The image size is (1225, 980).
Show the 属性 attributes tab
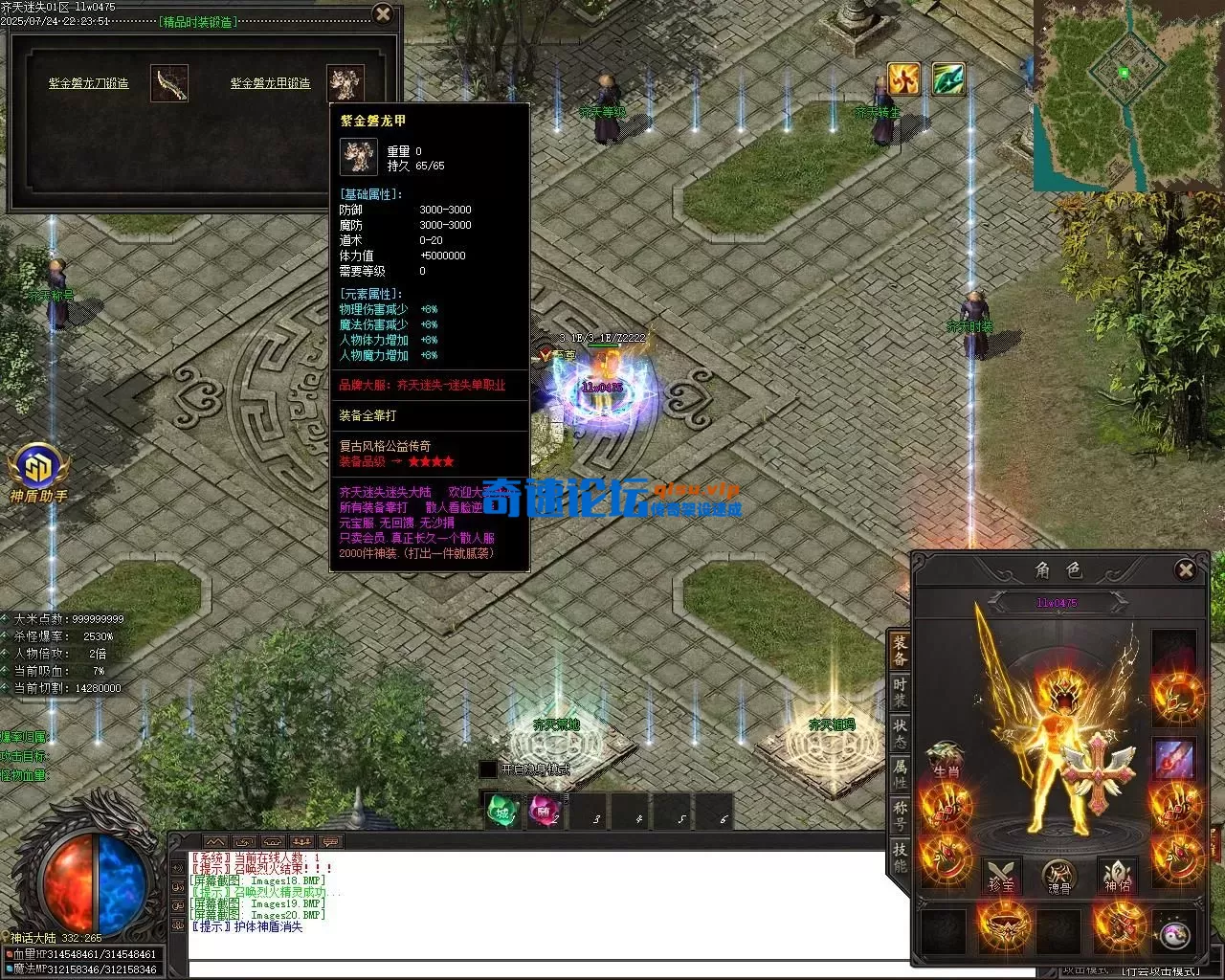point(900,773)
